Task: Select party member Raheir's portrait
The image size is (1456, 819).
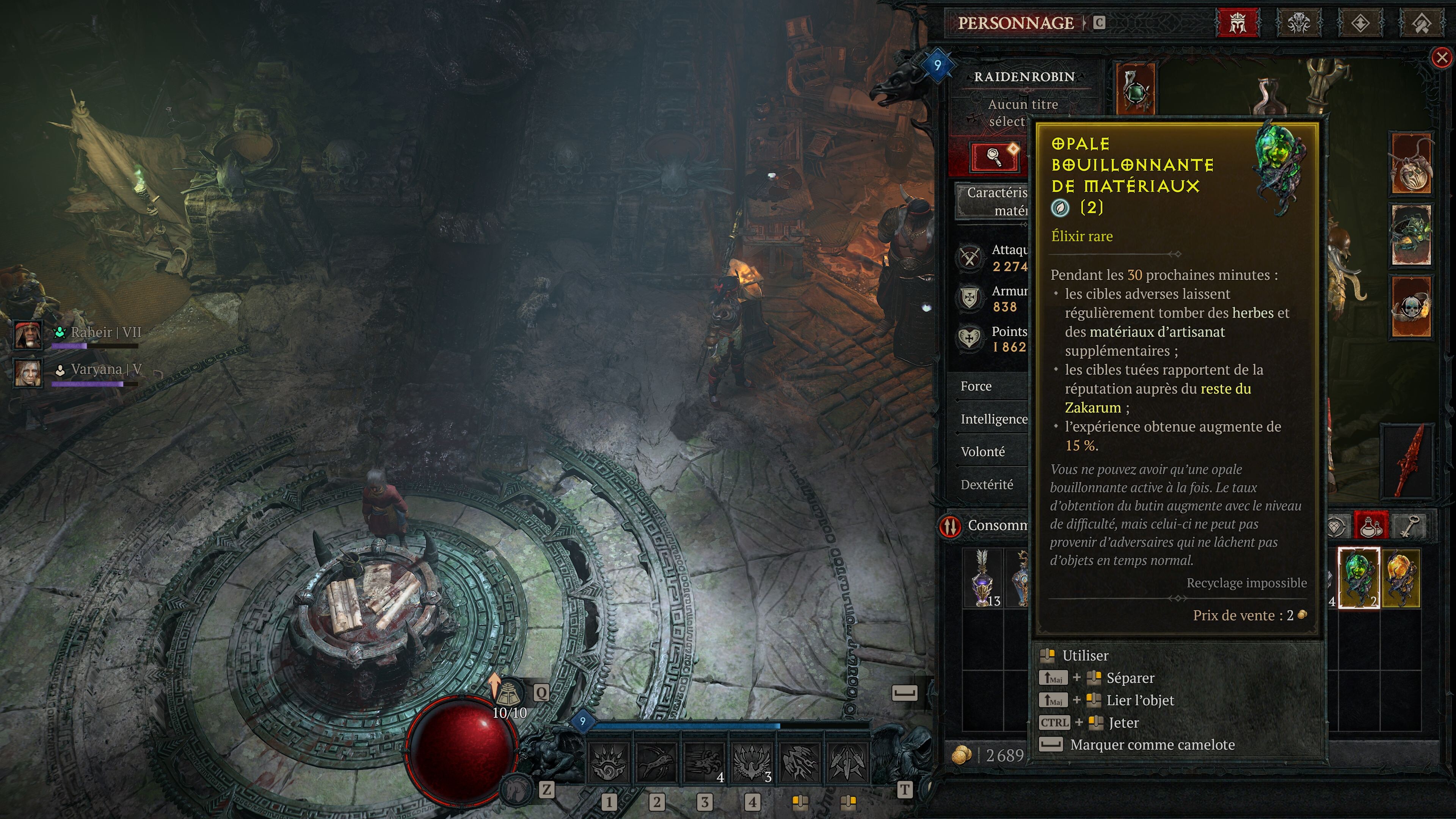Action: pyautogui.click(x=27, y=334)
